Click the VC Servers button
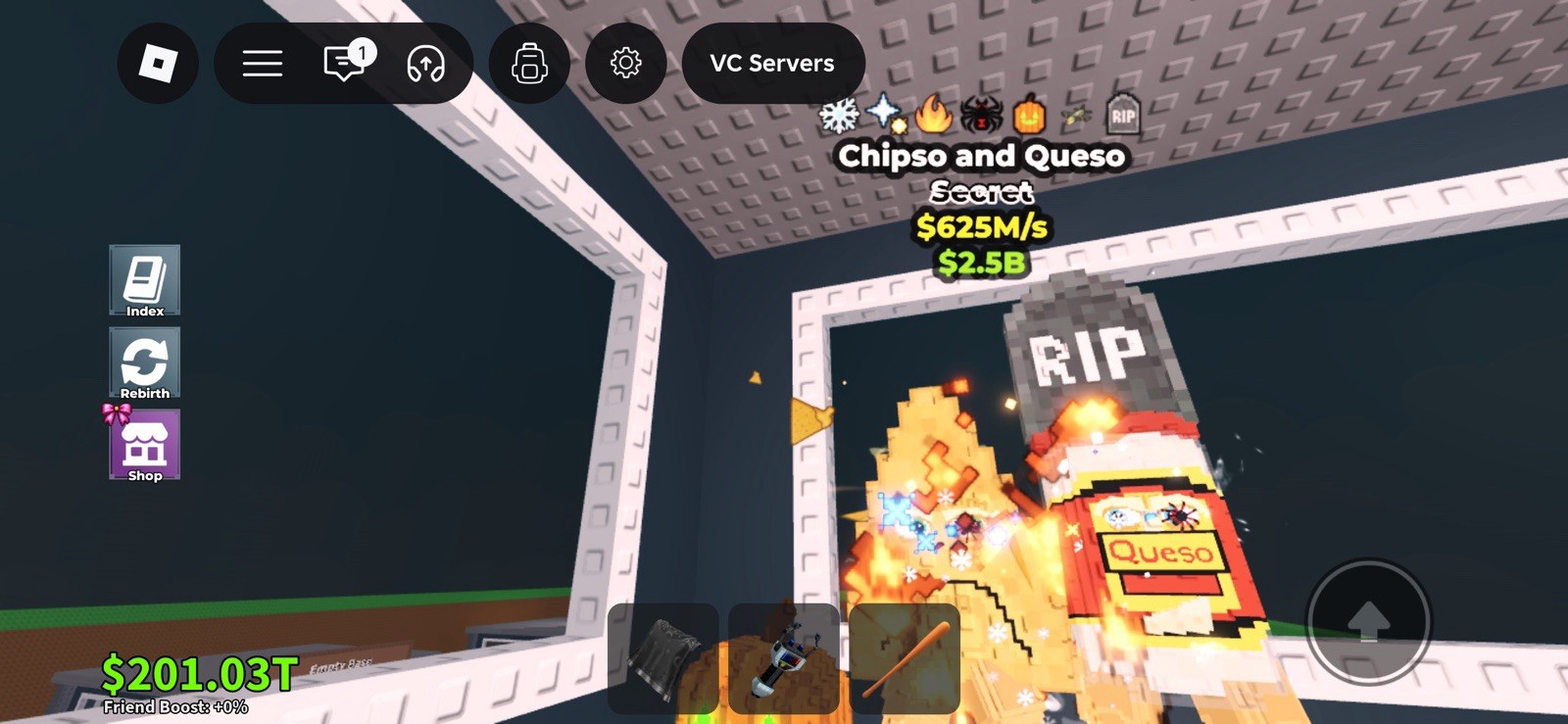 pos(773,63)
